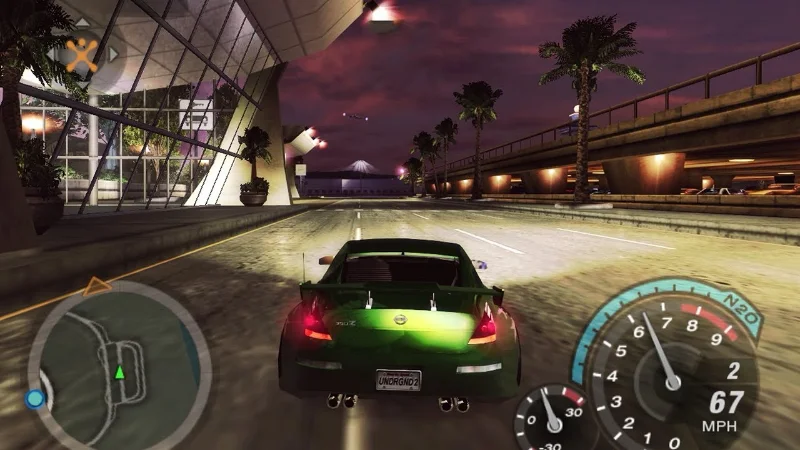Open the circular minimap
Viewport: 800px width, 450px height.
[118, 367]
